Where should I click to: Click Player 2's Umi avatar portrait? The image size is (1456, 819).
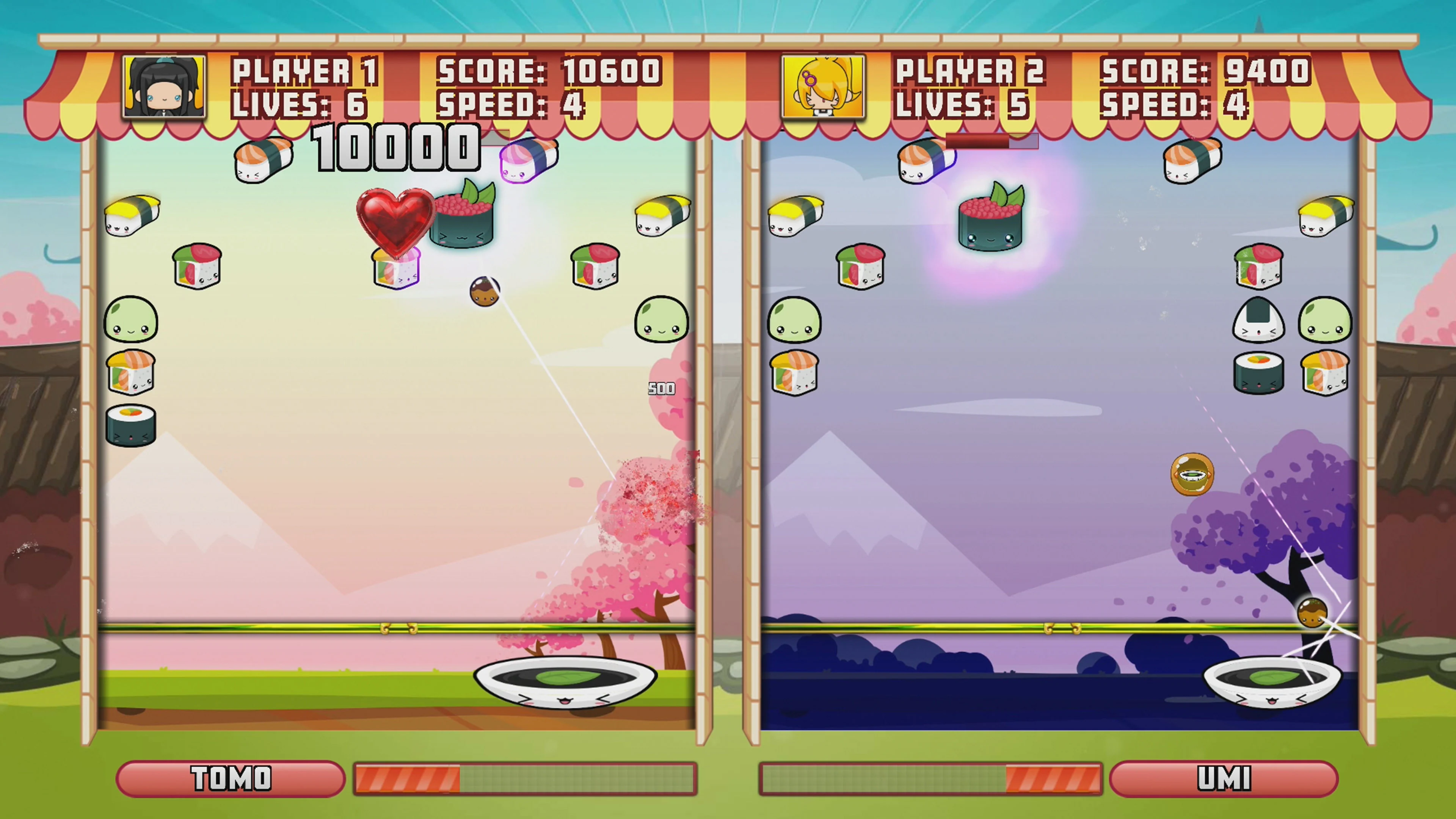coord(822,86)
